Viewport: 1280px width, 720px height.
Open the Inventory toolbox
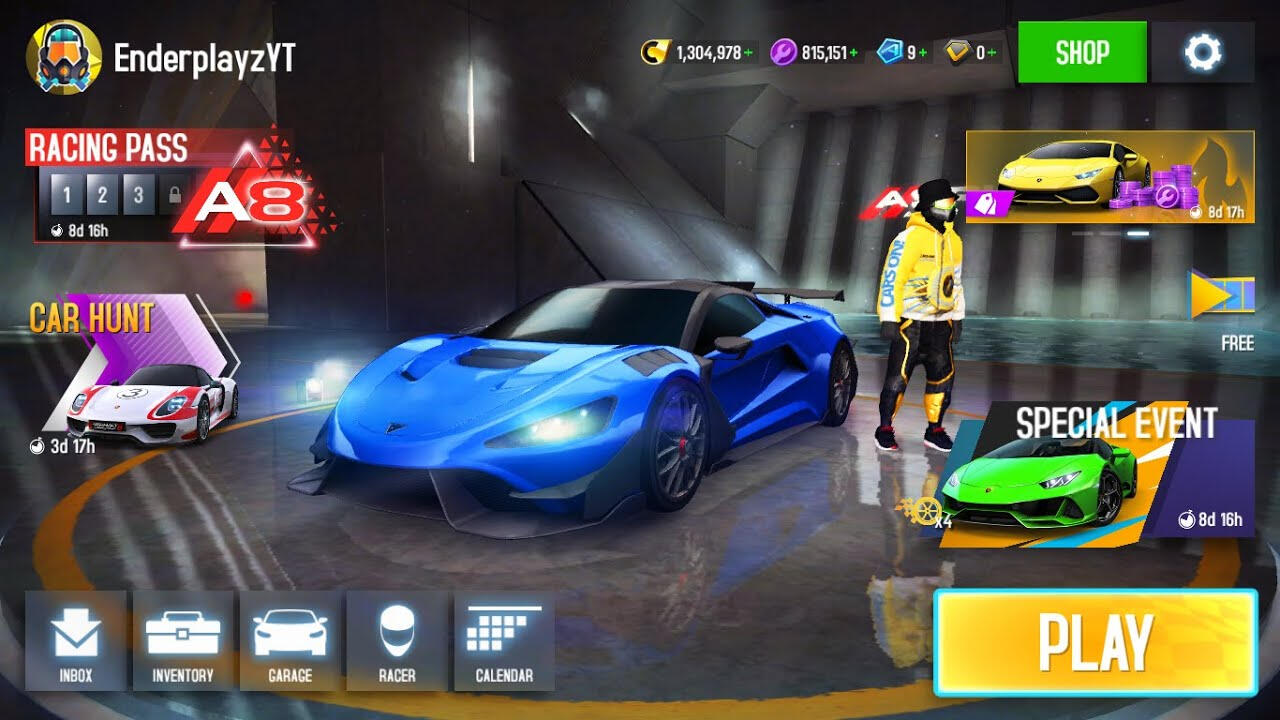183,640
